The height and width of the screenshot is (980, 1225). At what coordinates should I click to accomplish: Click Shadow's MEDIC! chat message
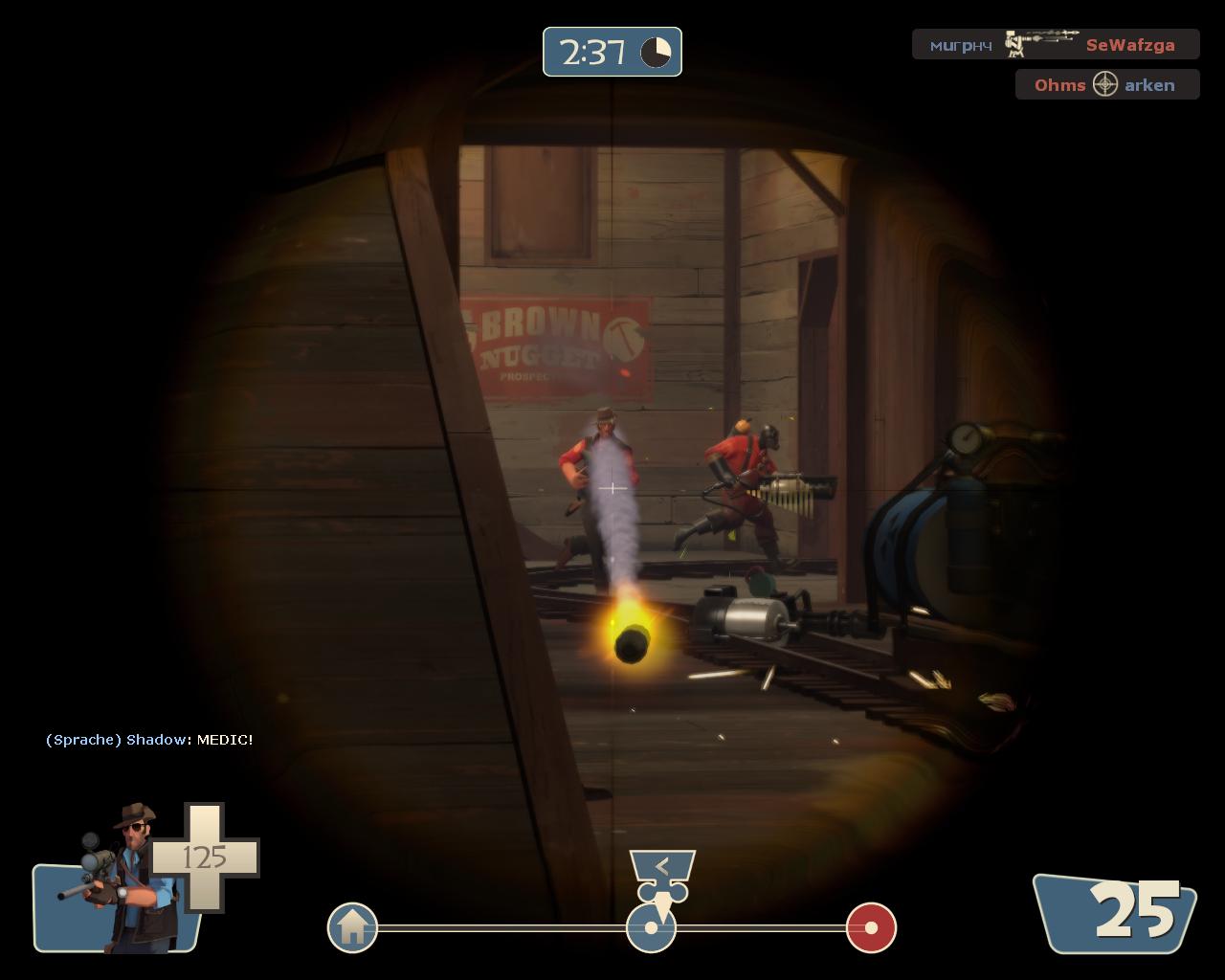point(149,740)
